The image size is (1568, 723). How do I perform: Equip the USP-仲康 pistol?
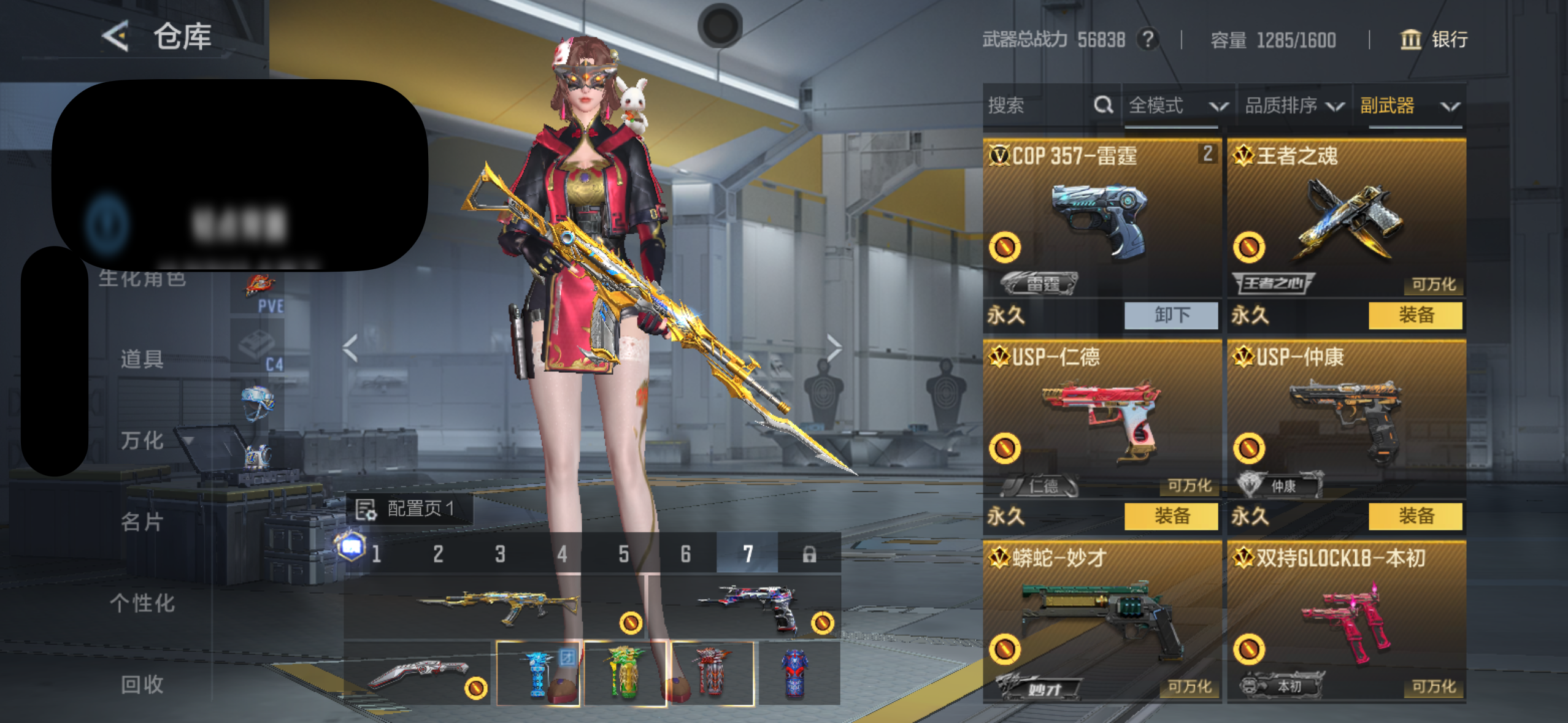(1415, 516)
